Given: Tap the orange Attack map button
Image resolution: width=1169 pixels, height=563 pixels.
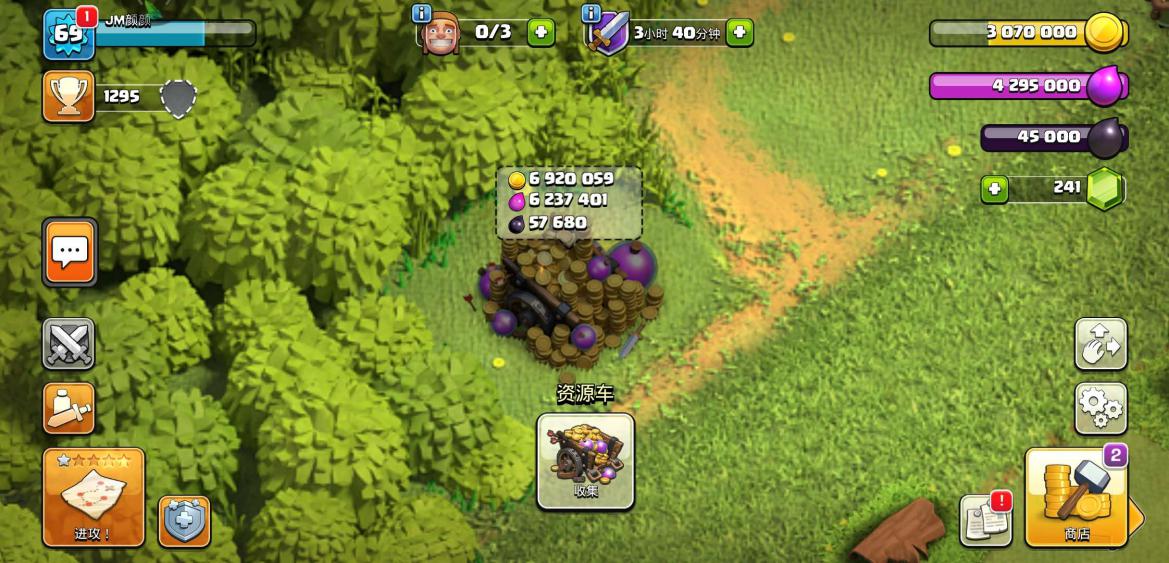Looking at the screenshot, I should coord(93,497).
